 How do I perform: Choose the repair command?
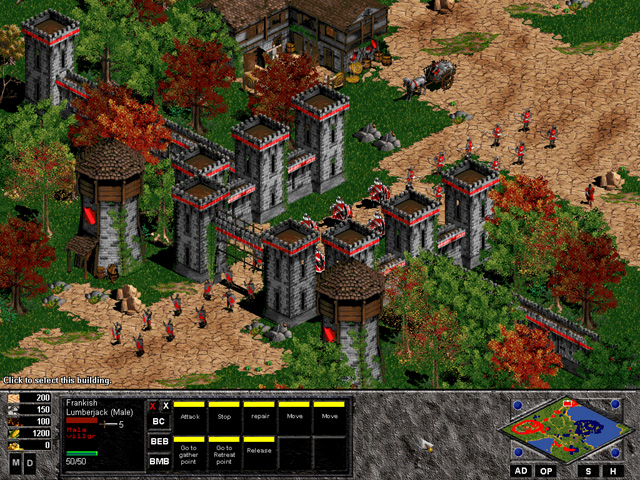tap(260, 416)
